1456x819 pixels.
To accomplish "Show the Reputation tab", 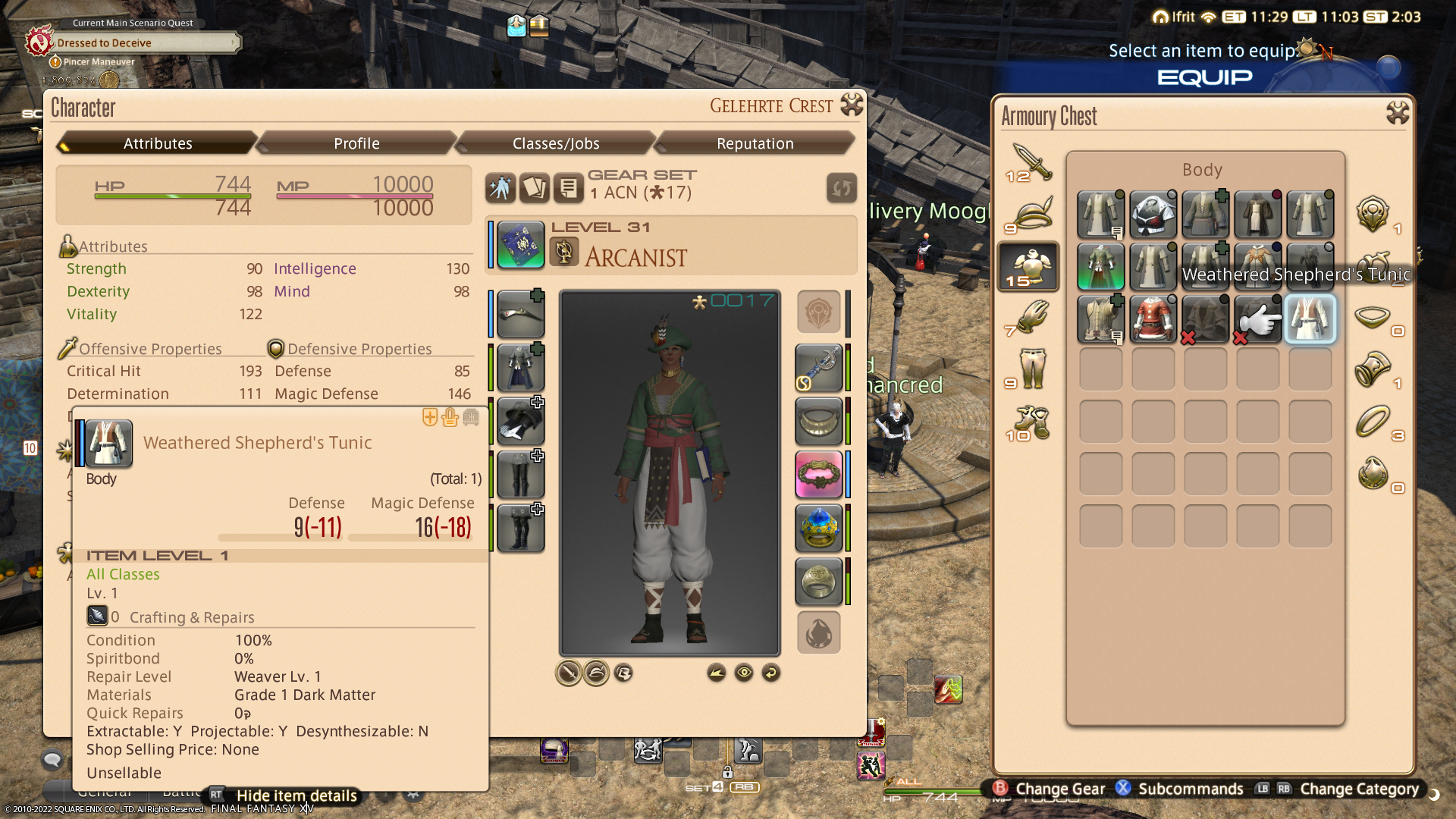I will point(755,143).
